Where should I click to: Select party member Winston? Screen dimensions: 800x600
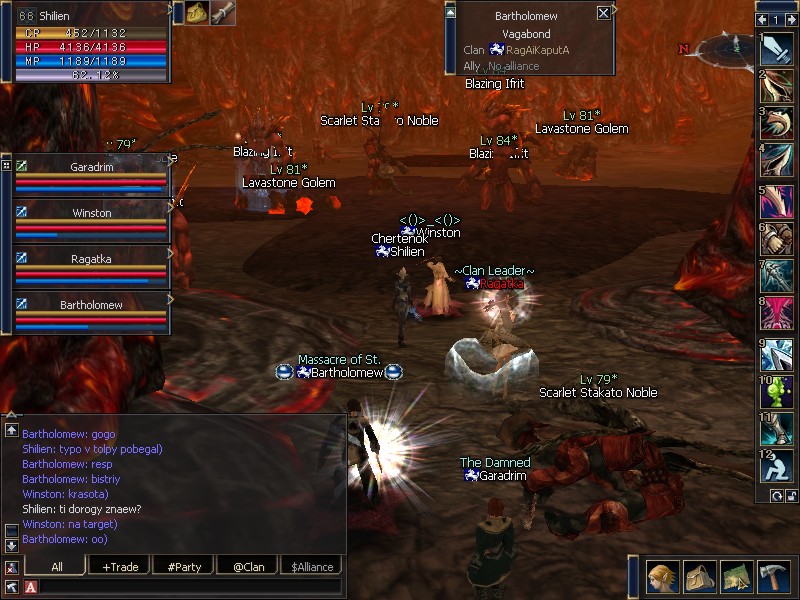[x=92, y=213]
